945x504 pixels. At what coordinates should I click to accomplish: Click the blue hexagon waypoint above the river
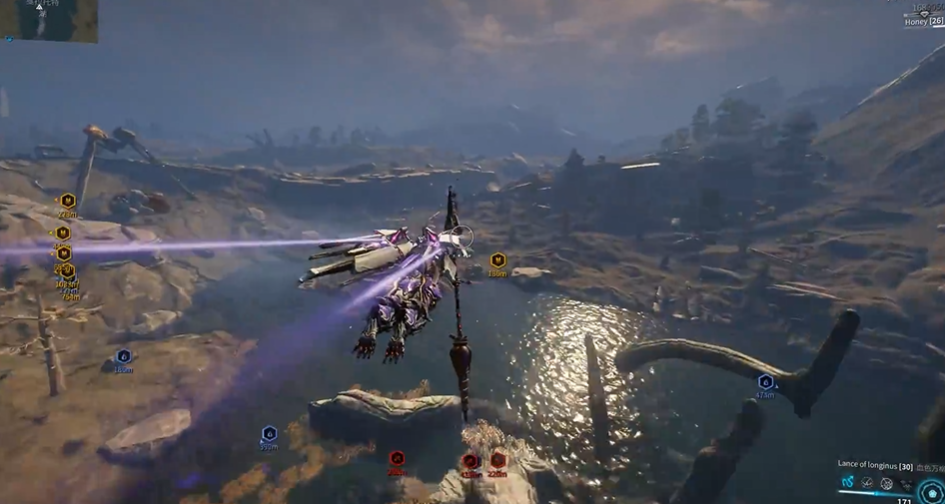click(x=765, y=381)
